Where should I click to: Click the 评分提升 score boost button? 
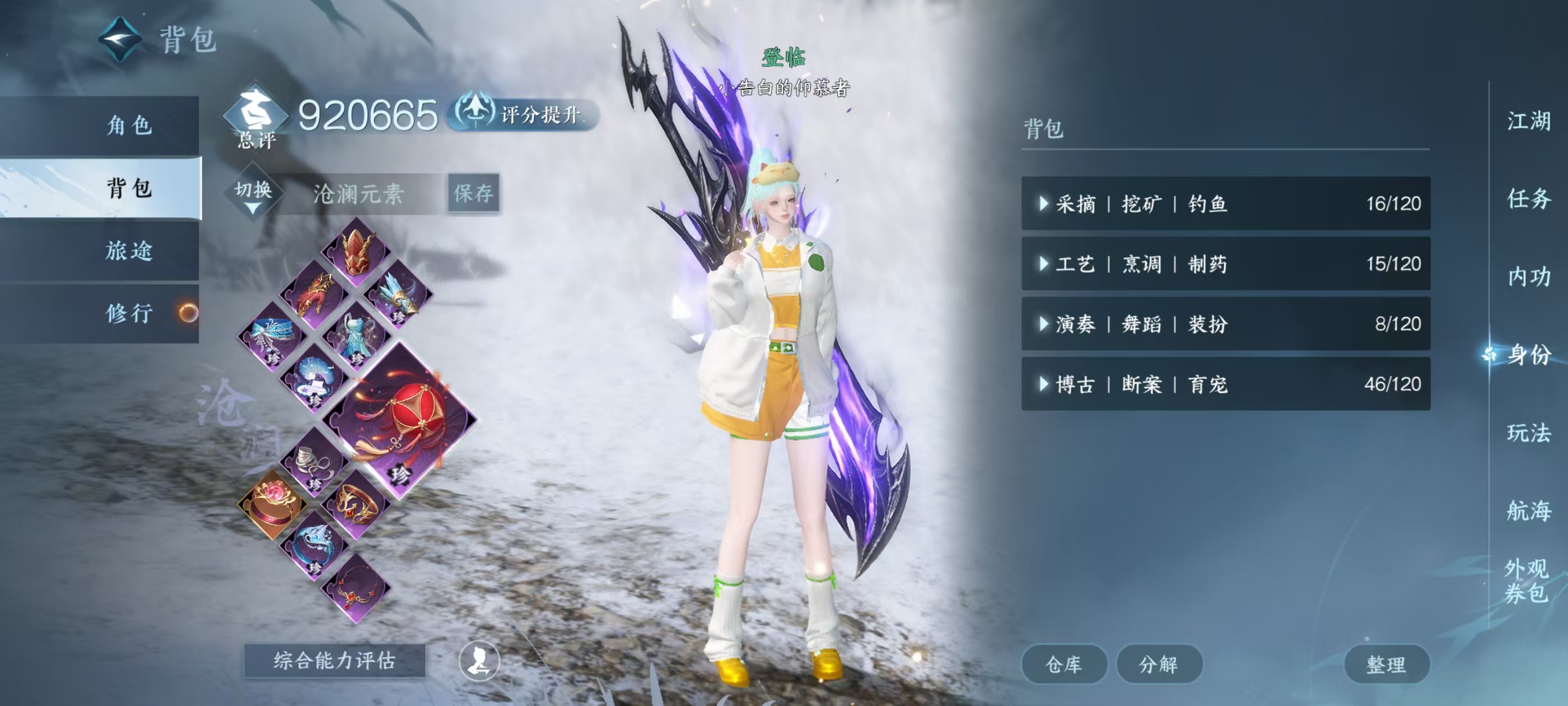point(524,114)
